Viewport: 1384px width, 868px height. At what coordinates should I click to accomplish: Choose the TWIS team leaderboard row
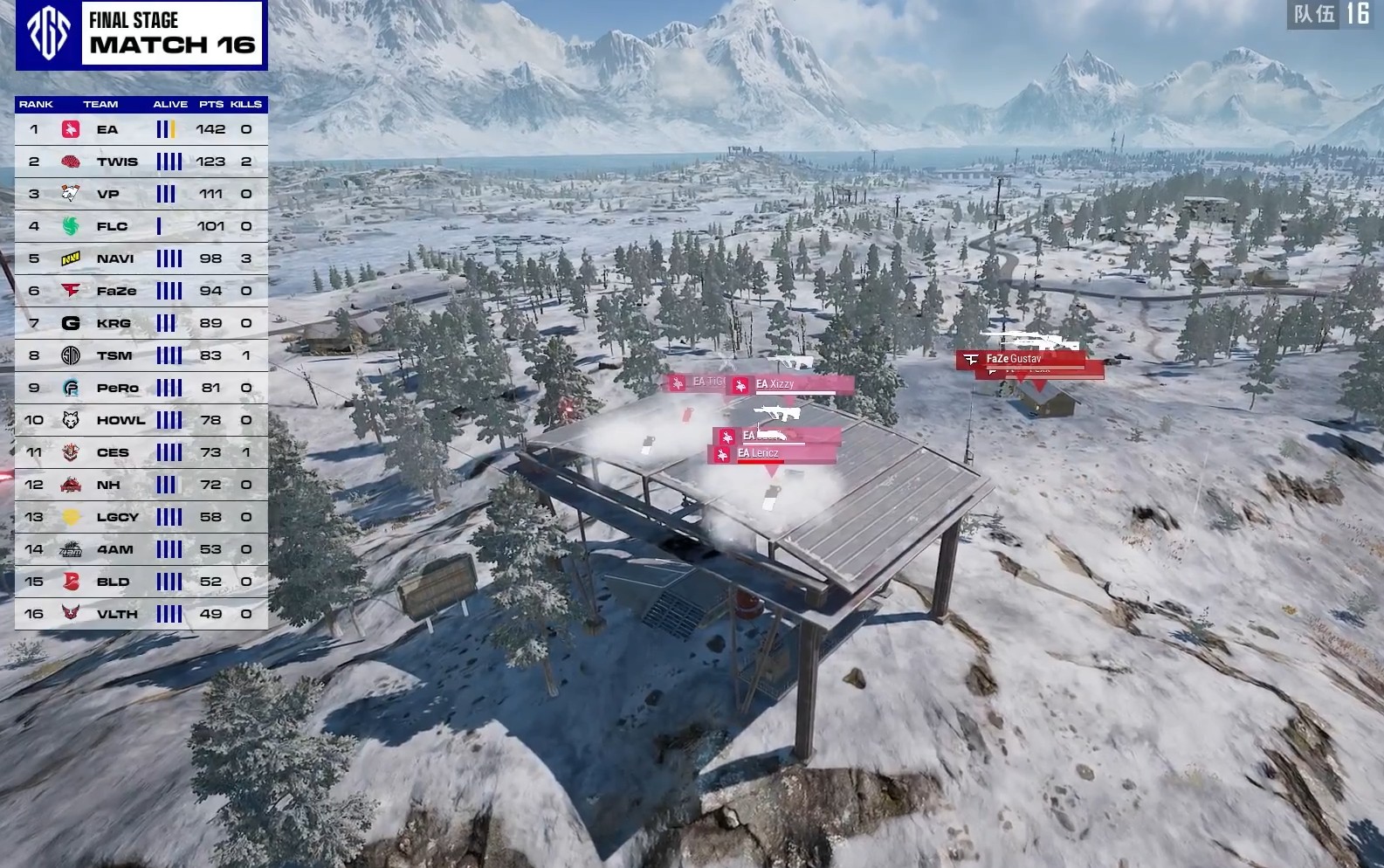pos(141,162)
